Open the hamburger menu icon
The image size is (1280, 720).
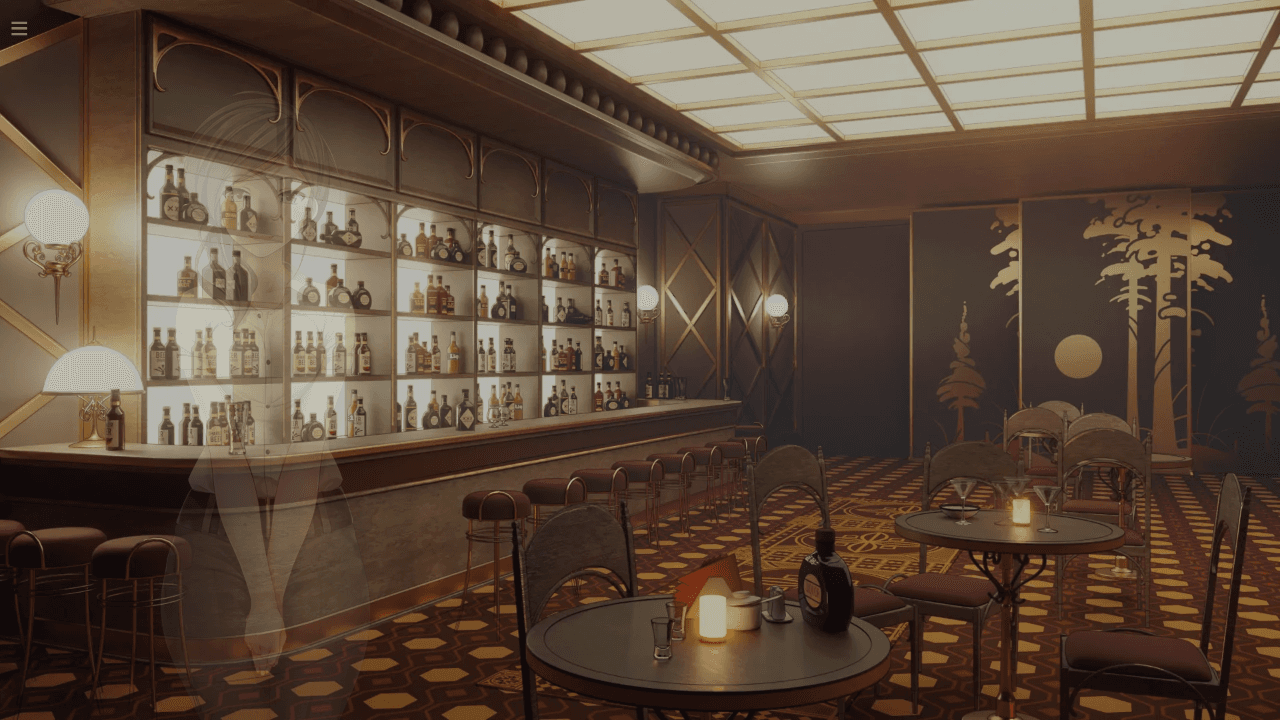coord(19,28)
